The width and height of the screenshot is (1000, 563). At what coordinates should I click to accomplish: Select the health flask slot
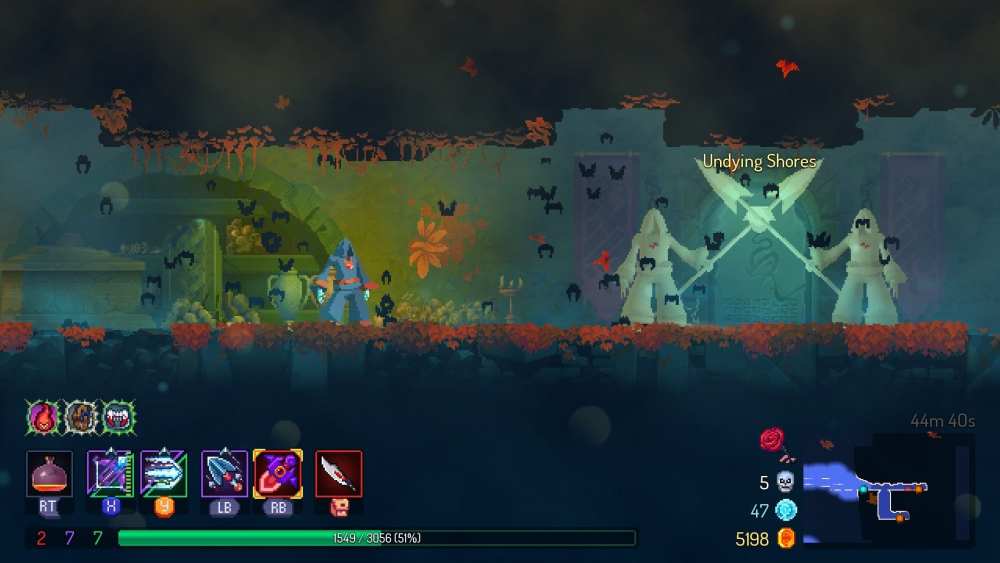pyautogui.click(x=48, y=473)
